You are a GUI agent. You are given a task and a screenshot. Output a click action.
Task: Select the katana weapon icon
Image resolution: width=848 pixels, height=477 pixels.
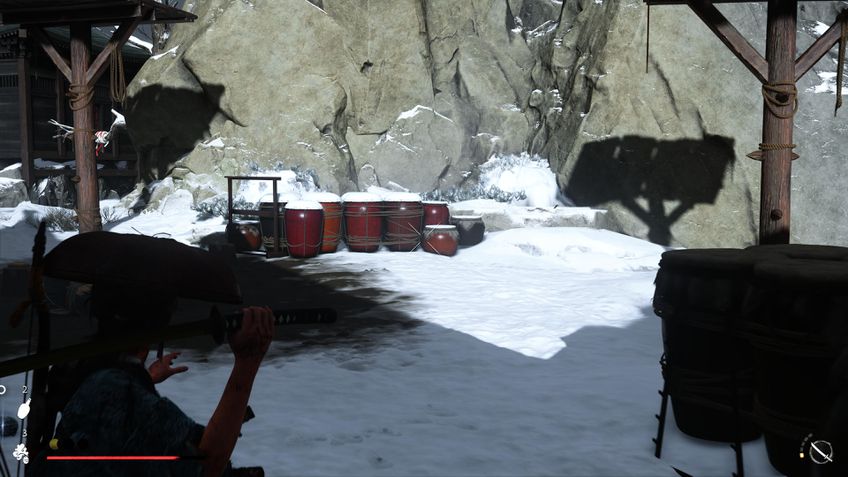coord(820,452)
